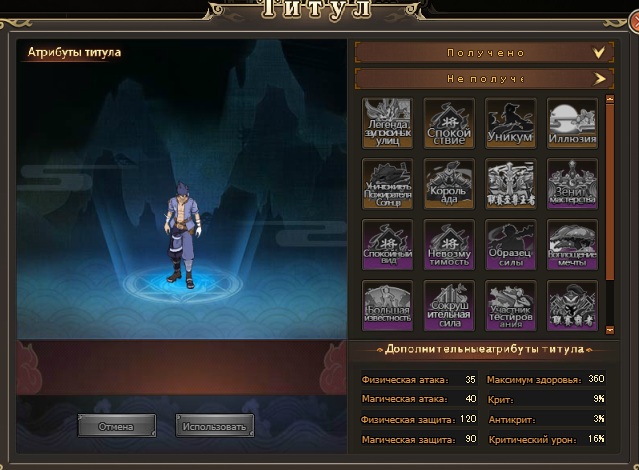This screenshot has width=639, height=470.
Task: Select the Уничтожитель Покорителя Солнца title
Action: [388, 184]
